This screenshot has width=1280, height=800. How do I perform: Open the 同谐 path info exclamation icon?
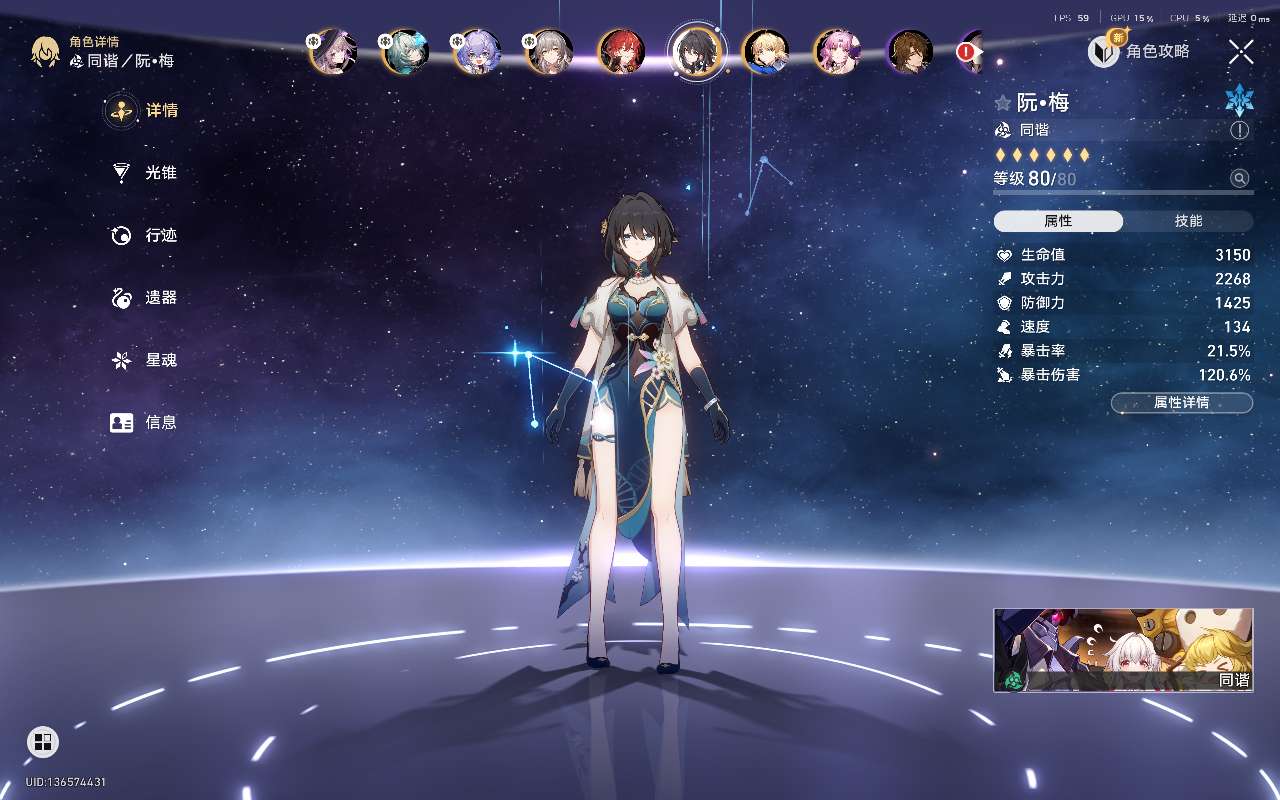point(1240,131)
